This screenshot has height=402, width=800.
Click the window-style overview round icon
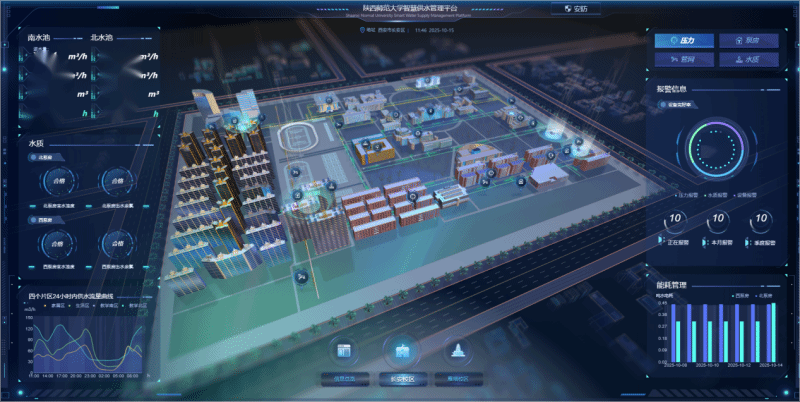pos(345,351)
